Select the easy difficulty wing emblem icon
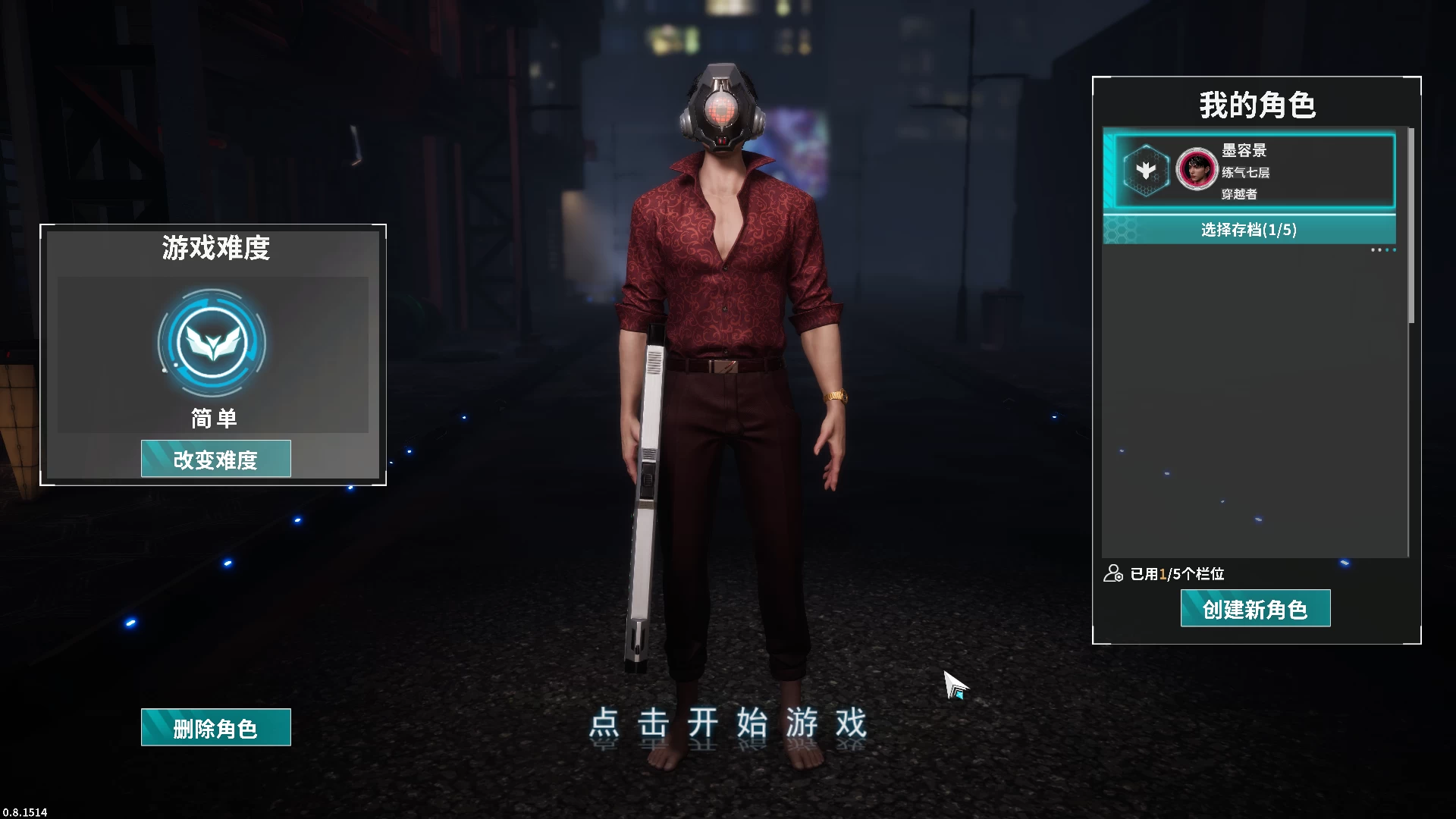Viewport: 1456px width, 819px height. click(x=214, y=343)
